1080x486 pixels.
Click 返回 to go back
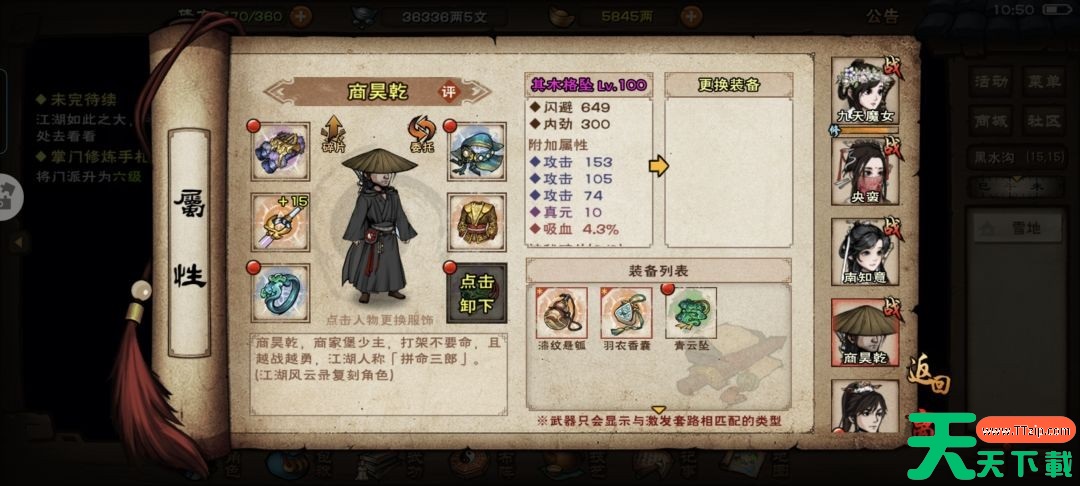point(927,383)
